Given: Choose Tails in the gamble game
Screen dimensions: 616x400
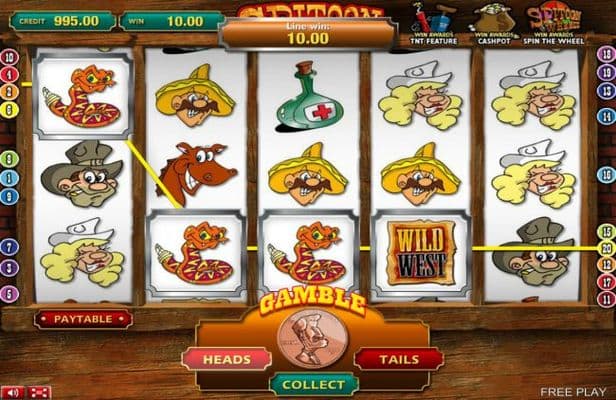Looking at the screenshot, I should [x=400, y=358].
